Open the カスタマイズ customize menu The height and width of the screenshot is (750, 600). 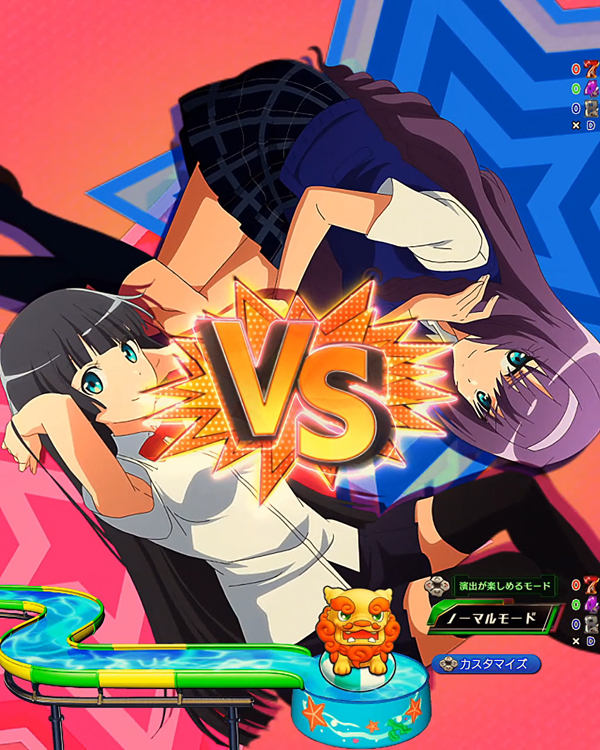(488, 663)
